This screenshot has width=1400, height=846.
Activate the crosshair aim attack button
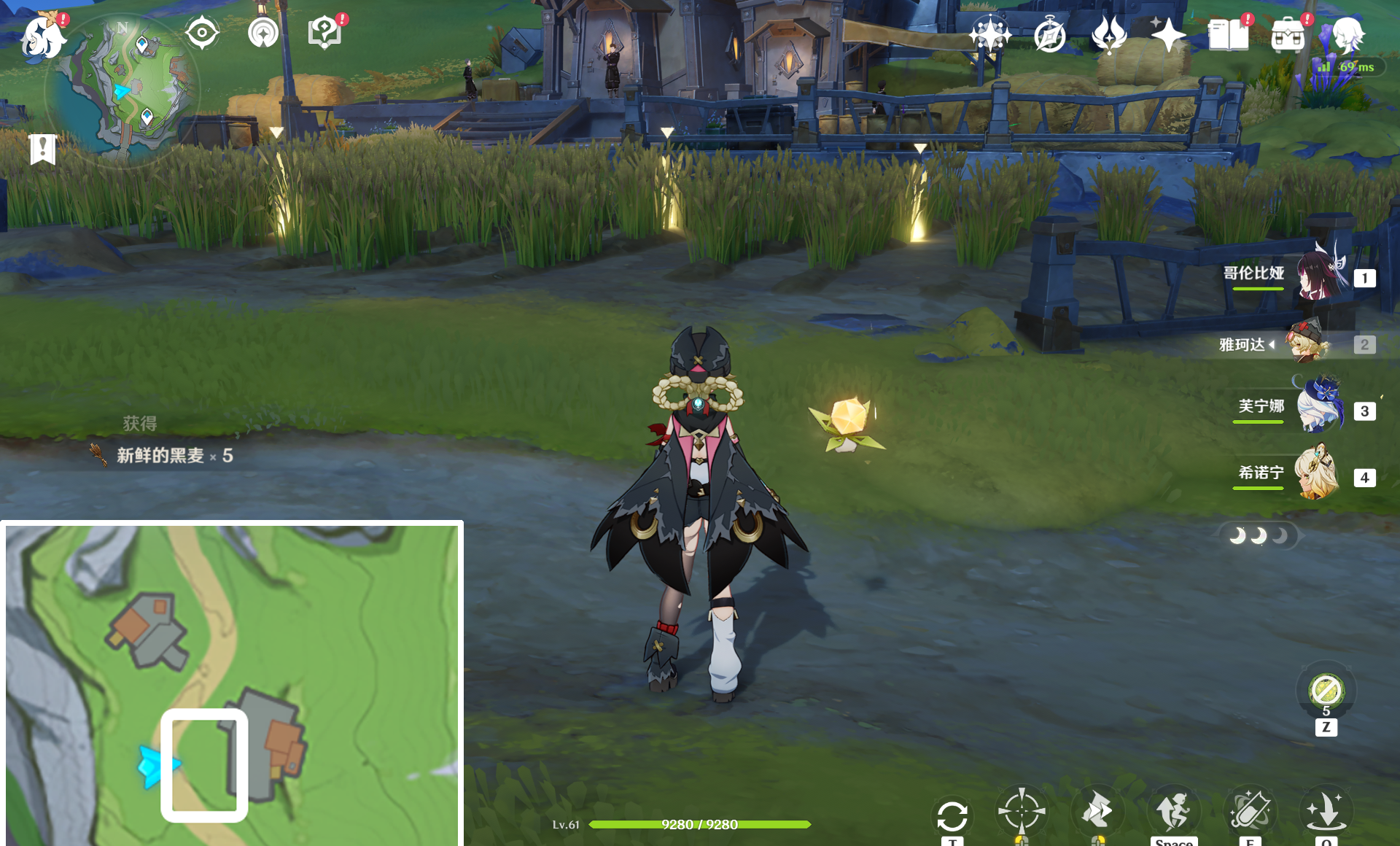pyautogui.click(x=1021, y=810)
